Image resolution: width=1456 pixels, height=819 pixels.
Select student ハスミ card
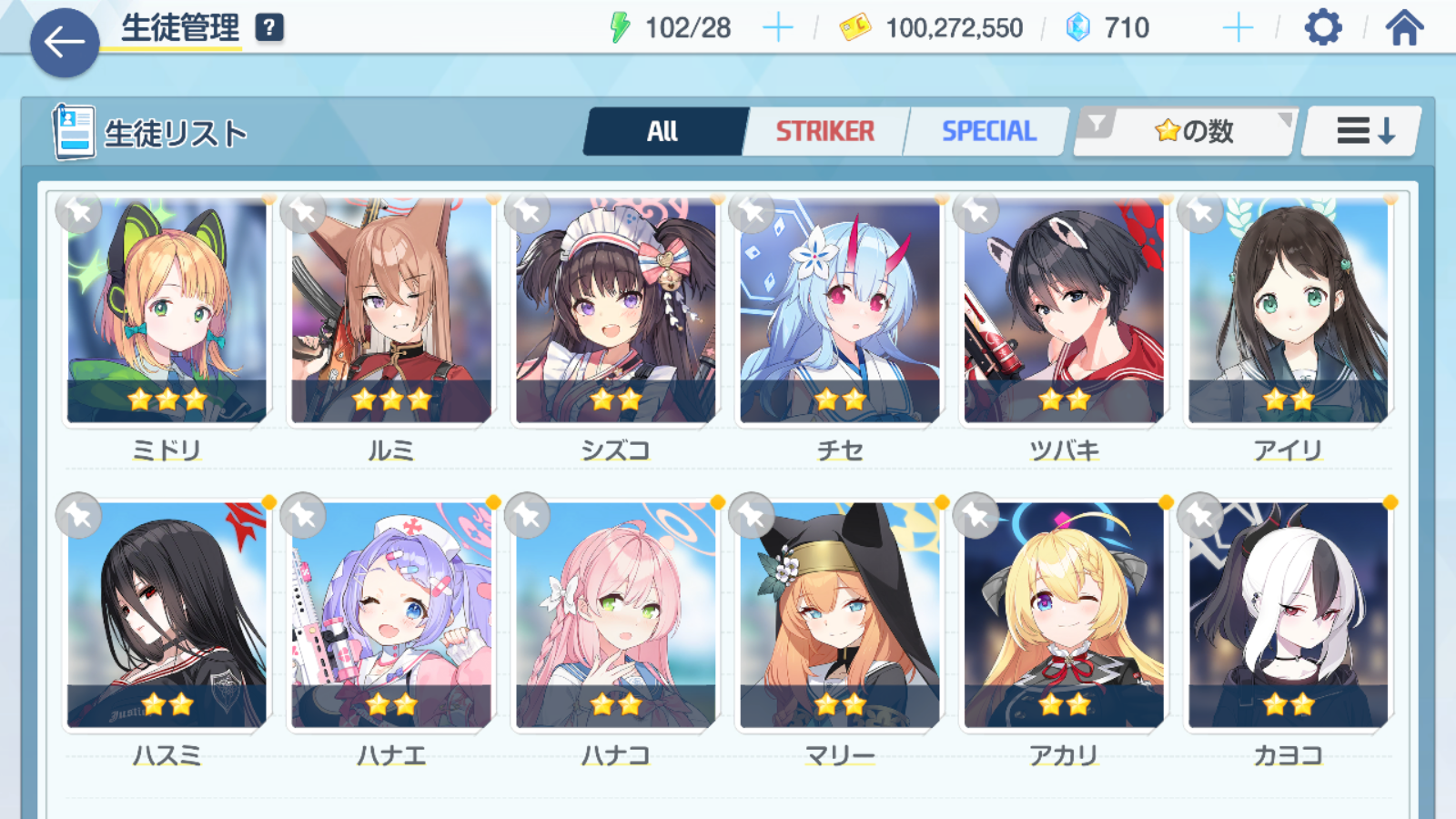click(x=167, y=616)
